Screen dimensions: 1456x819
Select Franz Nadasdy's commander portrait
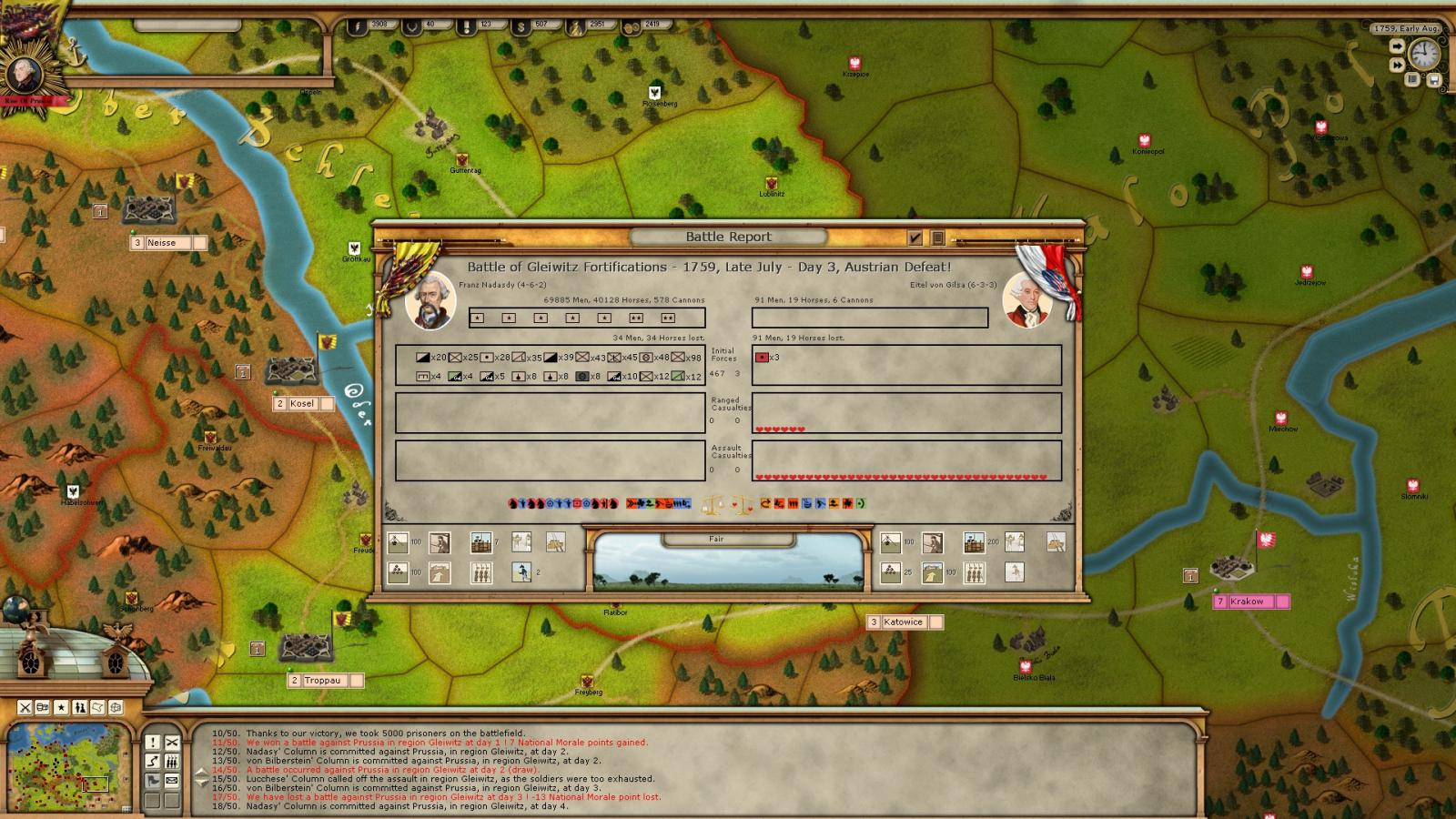tap(430, 300)
